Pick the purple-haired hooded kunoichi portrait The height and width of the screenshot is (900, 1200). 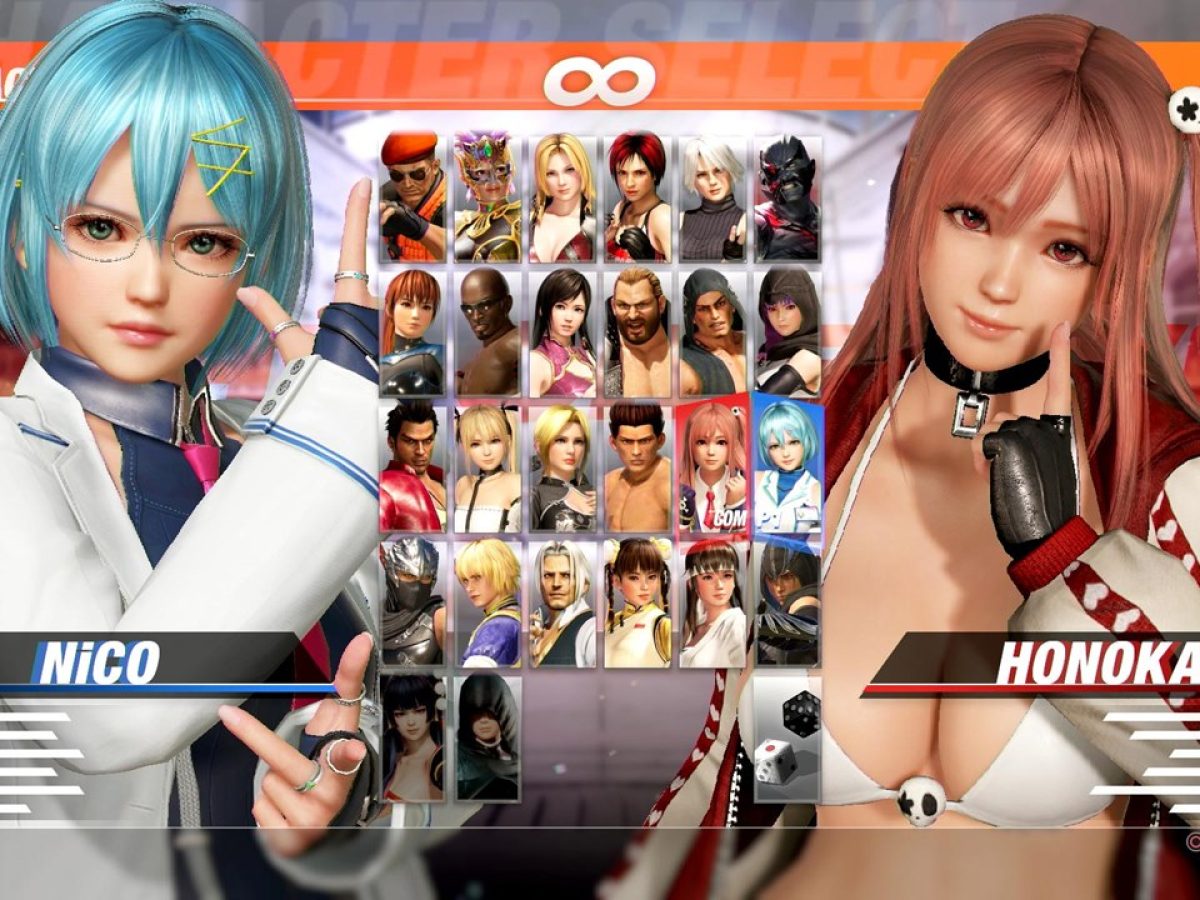[x=788, y=332]
